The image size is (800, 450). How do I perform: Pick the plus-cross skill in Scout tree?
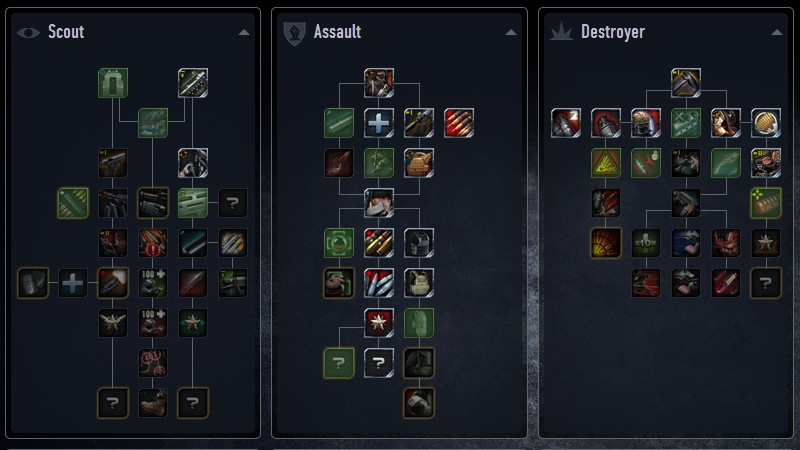[73, 283]
